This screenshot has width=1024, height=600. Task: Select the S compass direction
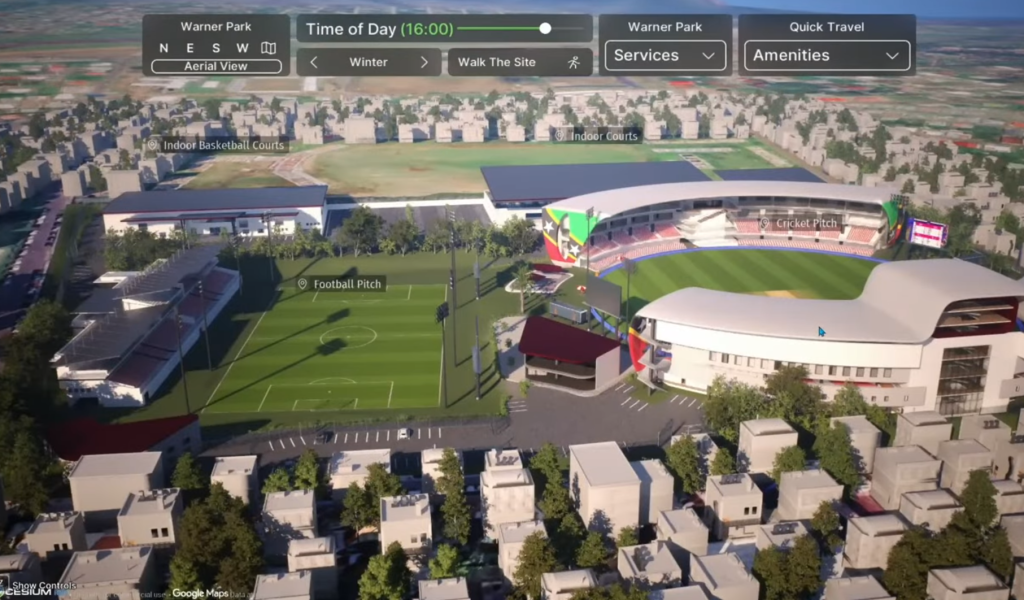(x=216, y=48)
